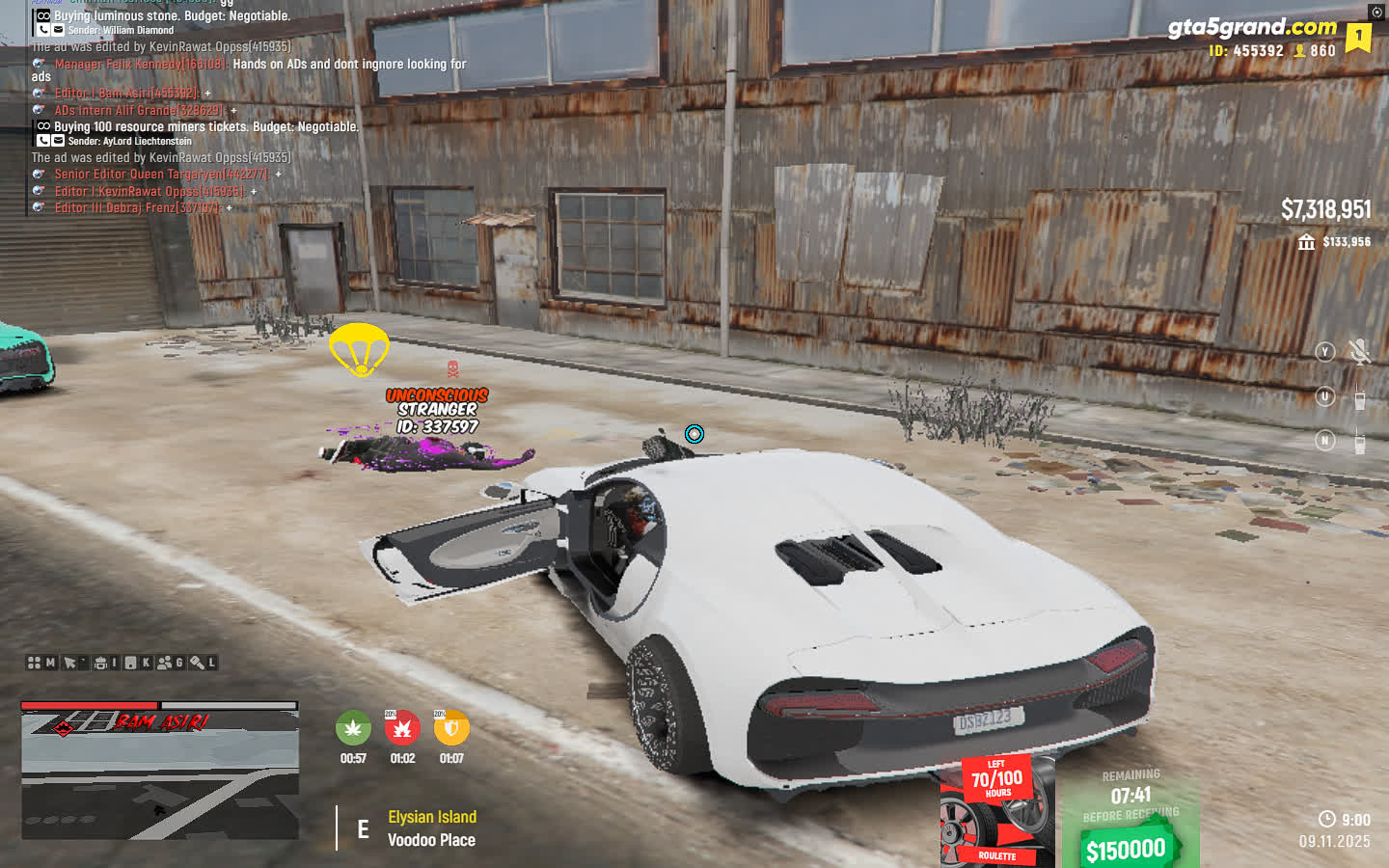1389x868 pixels.
Task: Select the red explosion status icon
Action: pyautogui.click(x=402, y=728)
